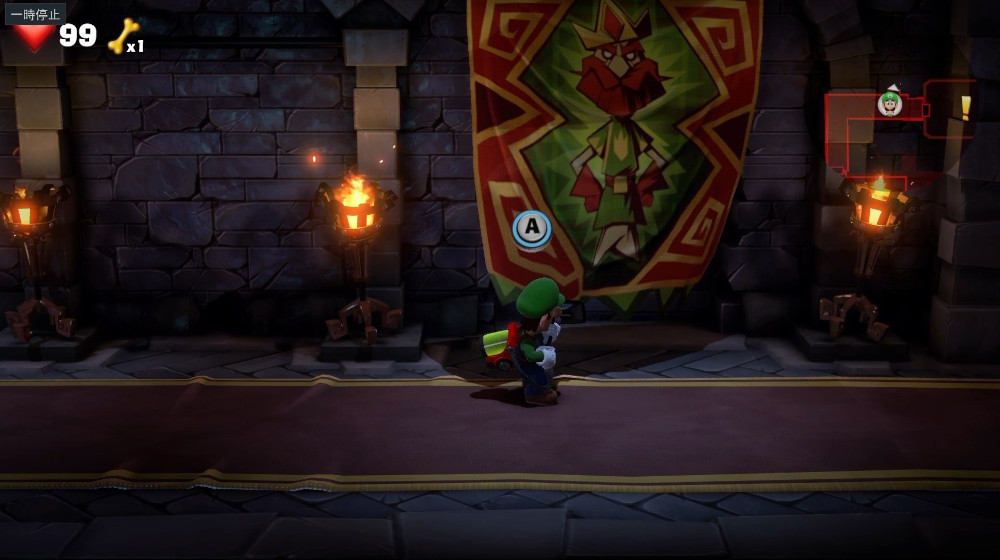The image size is (1000, 560).
Task: Click Luigi's face marker on the minimap
Action: click(890, 103)
